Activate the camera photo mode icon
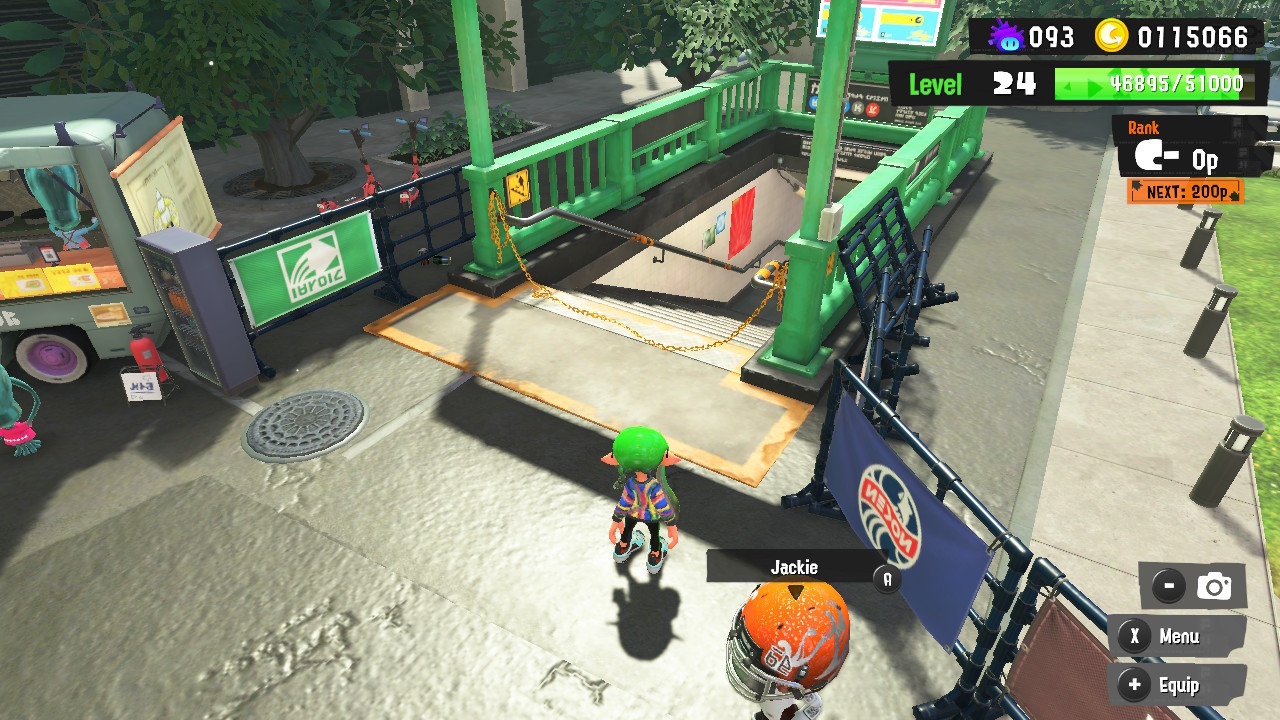Viewport: 1280px width, 720px height. point(1214,587)
